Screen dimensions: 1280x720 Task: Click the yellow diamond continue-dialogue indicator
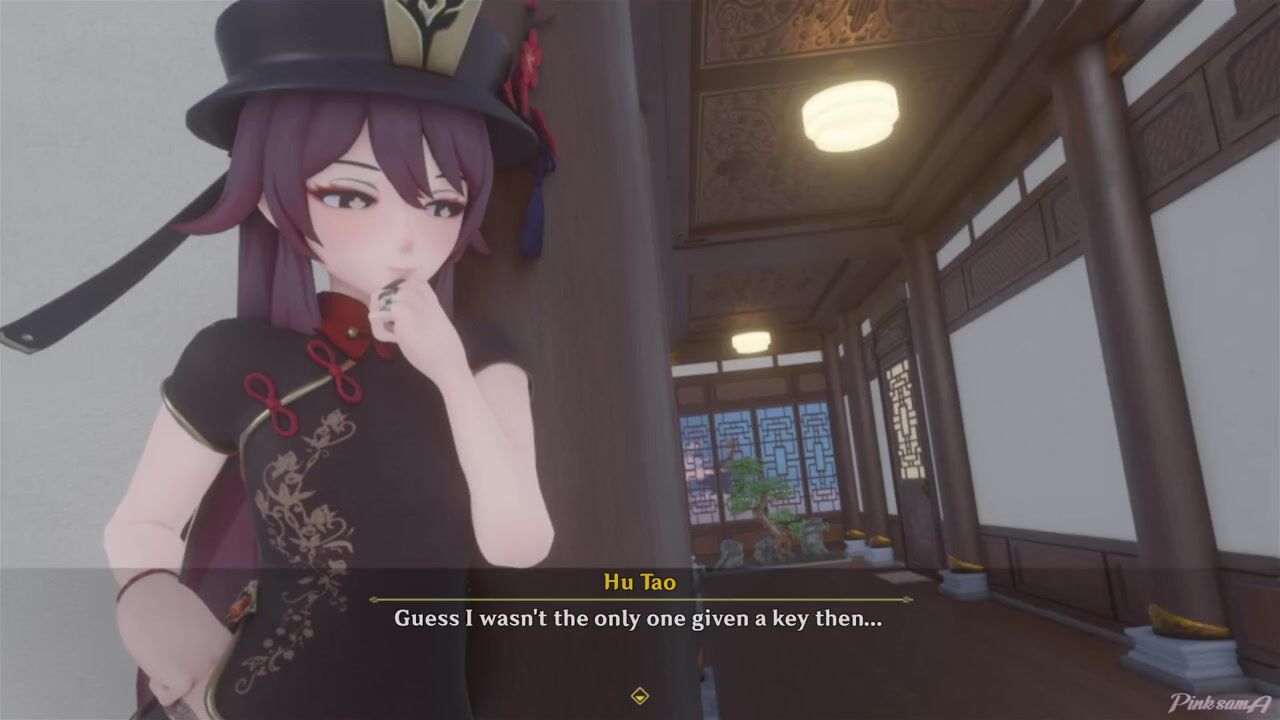[x=640, y=696]
